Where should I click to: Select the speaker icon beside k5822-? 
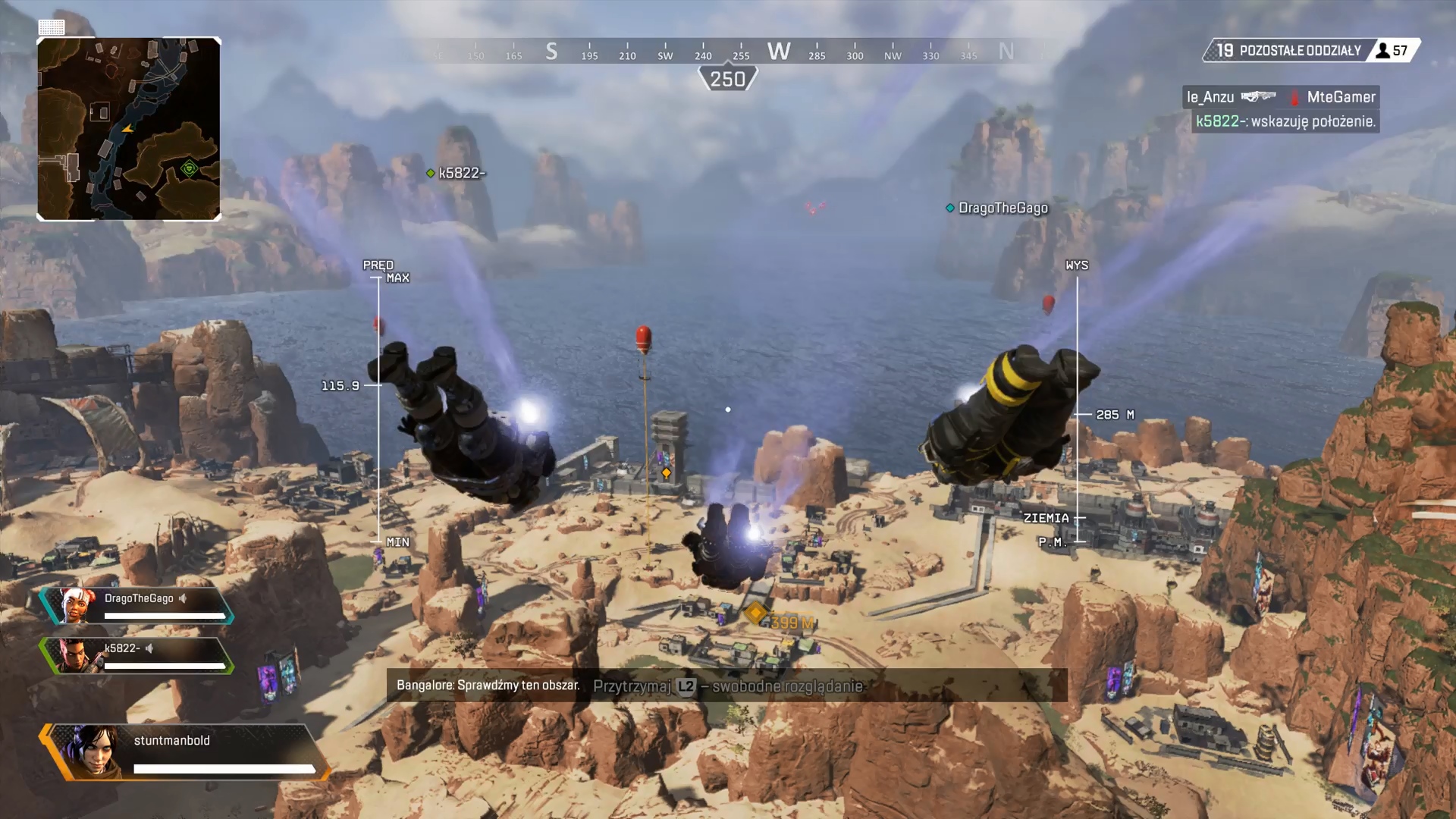pos(149,648)
